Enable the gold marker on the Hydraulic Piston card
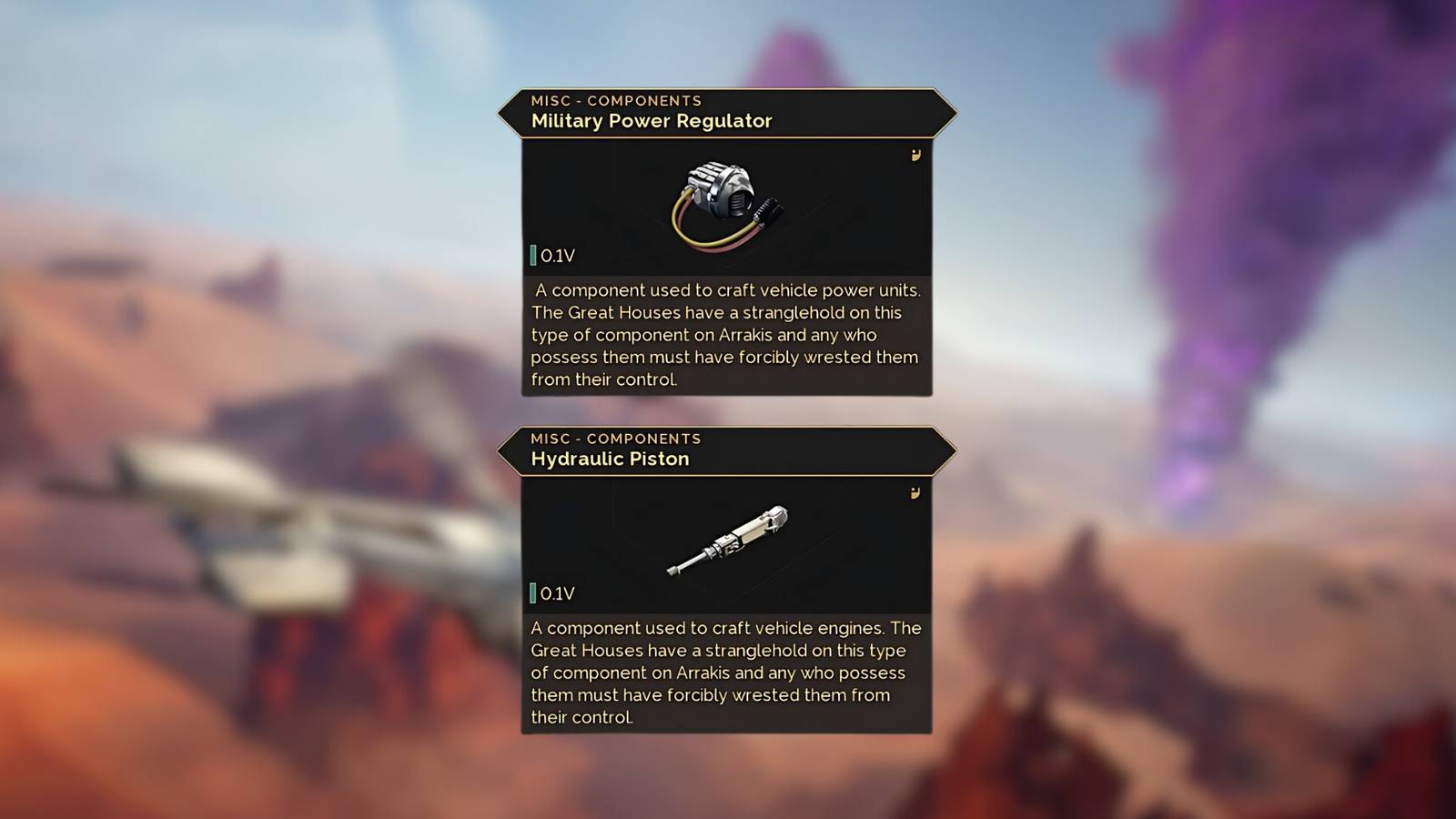Screen dimensions: 1456x819 click(913, 492)
